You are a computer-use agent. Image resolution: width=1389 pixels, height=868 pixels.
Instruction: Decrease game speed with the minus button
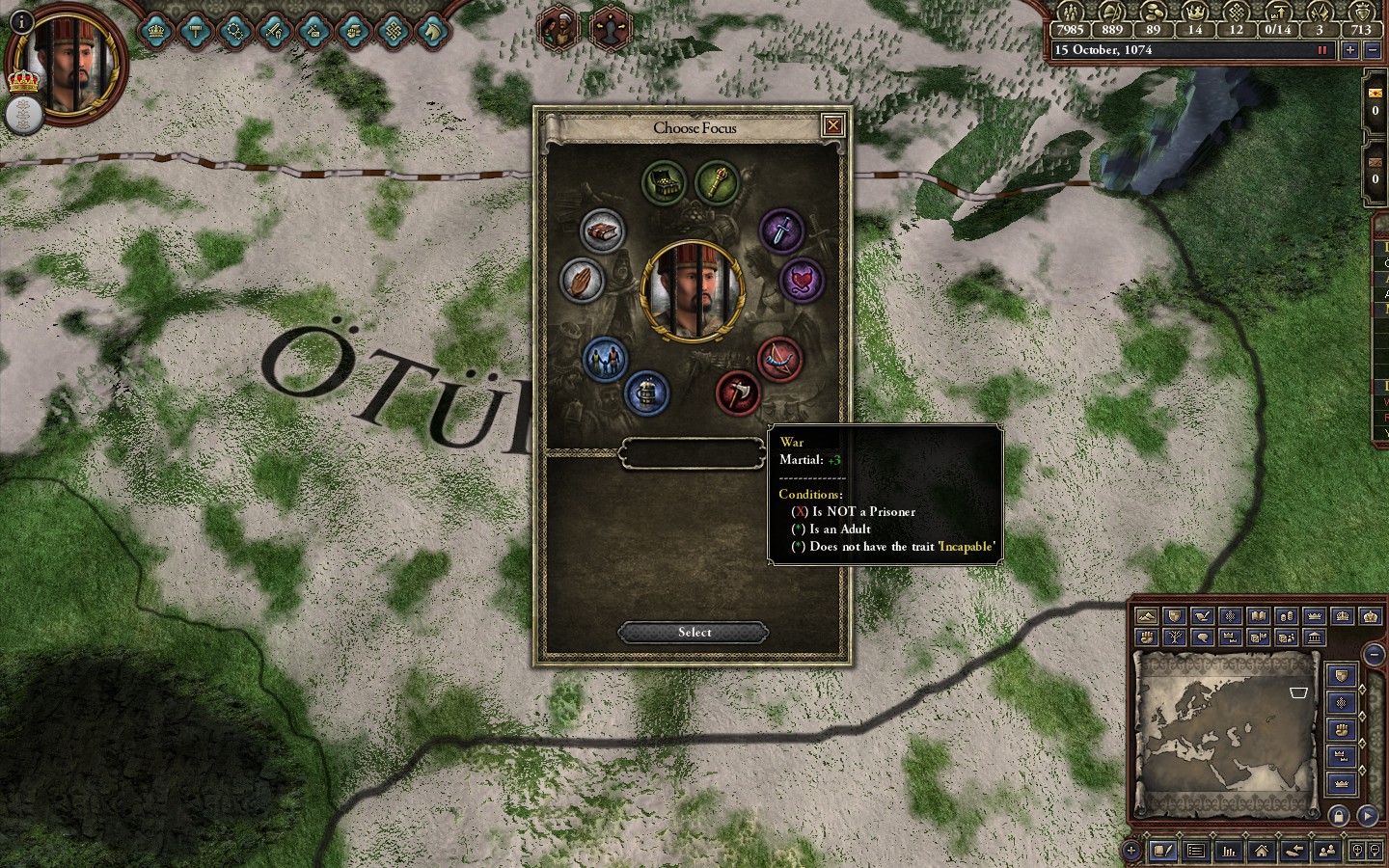click(x=1372, y=50)
